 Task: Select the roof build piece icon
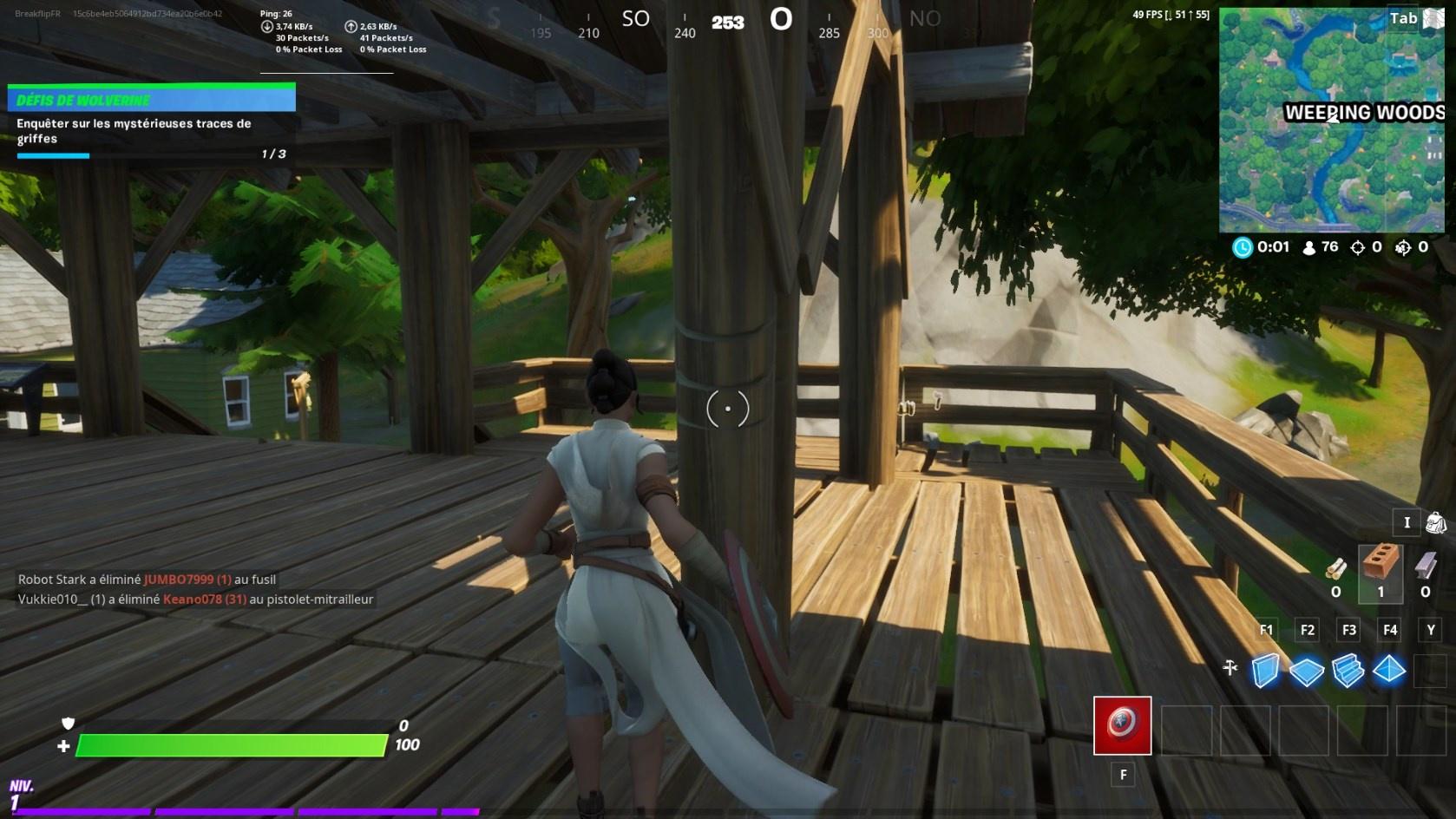point(1390,671)
